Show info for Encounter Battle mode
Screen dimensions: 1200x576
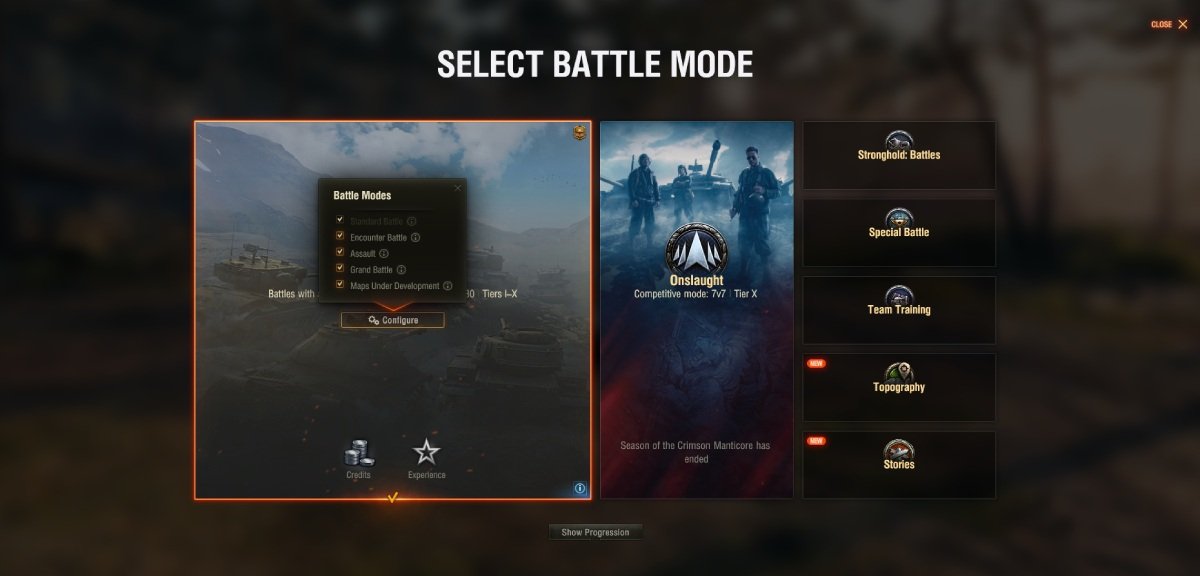coord(415,238)
